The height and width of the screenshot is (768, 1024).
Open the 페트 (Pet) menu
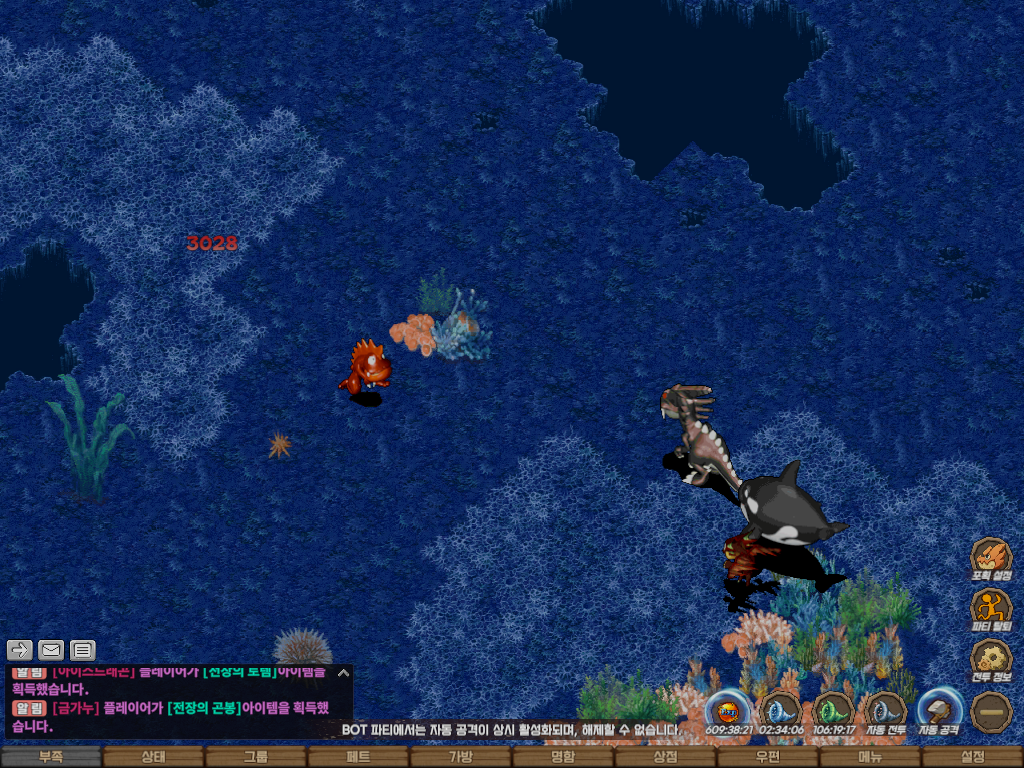click(x=358, y=757)
